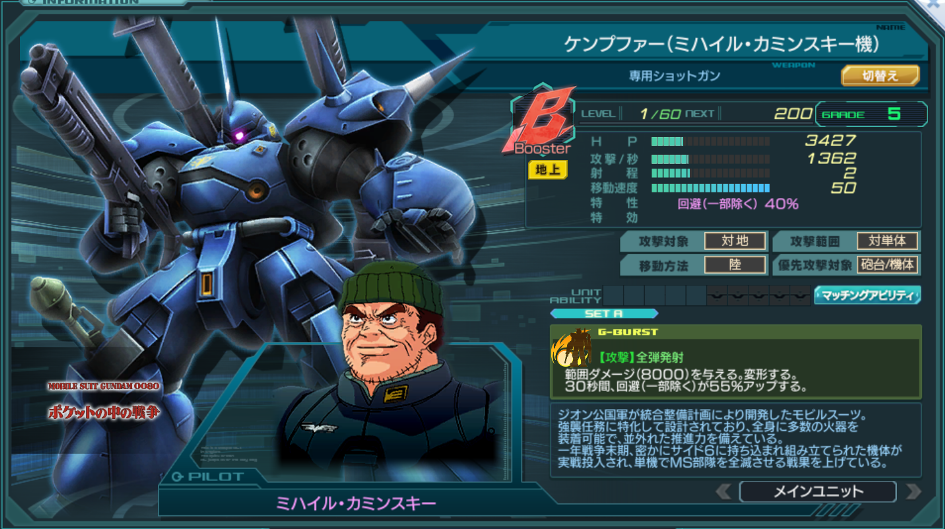
Task: Select the G-BURST skill icon
Action: 573,349
